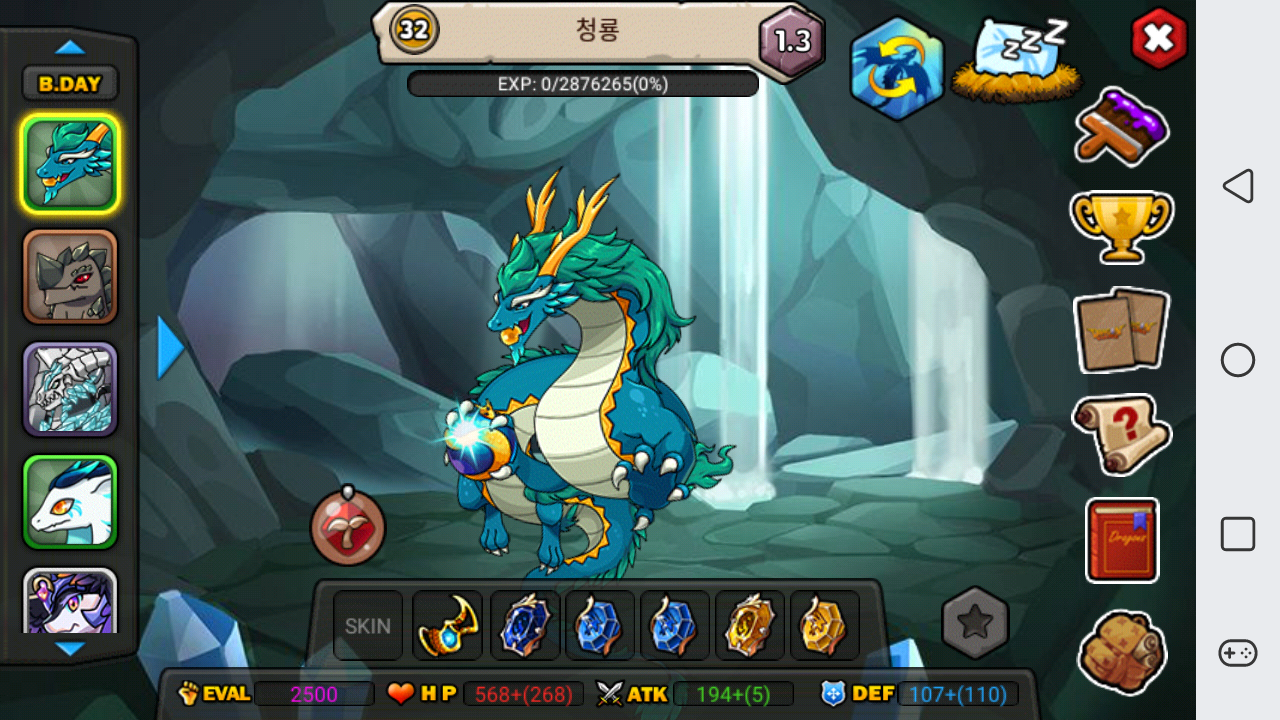Expand the side panel with blue arrow

(171, 347)
